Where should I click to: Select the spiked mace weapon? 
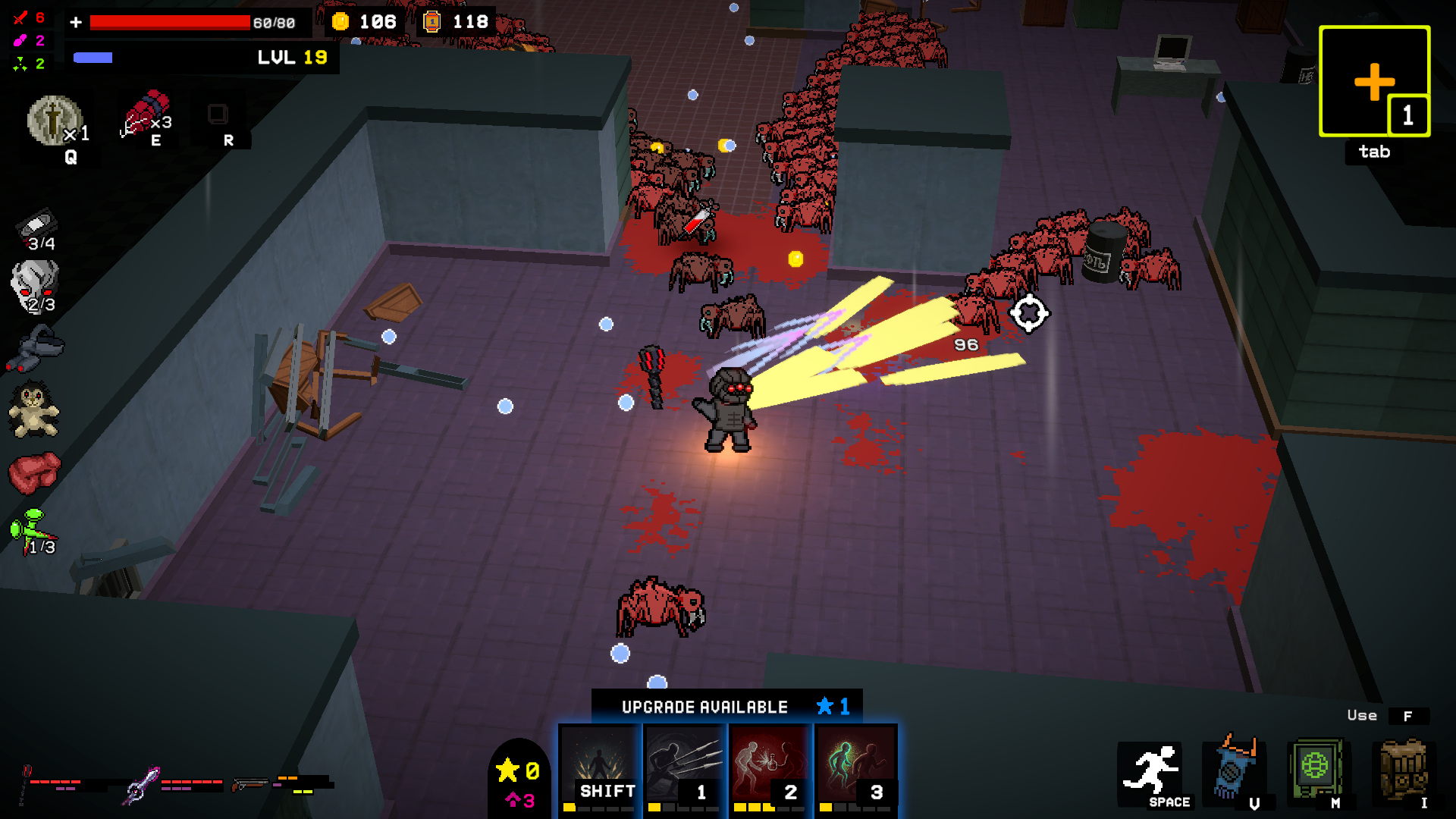[27, 784]
